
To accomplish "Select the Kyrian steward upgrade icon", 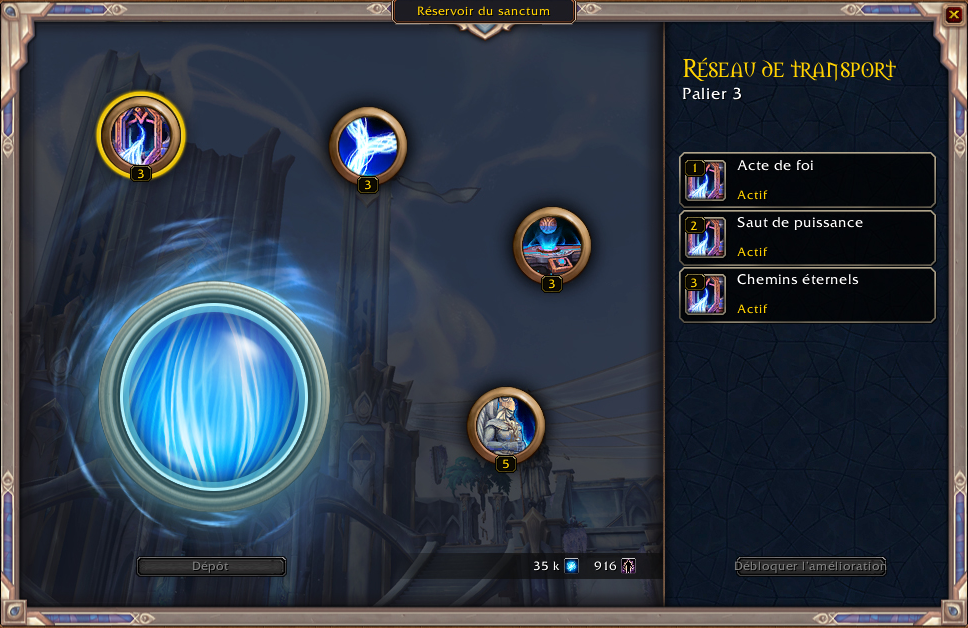I will point(506,425).
